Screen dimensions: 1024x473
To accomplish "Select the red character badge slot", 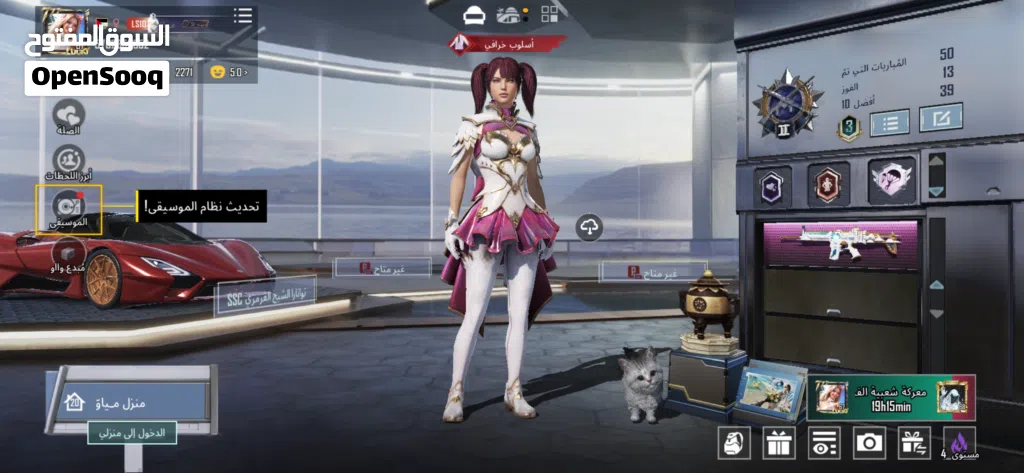I will pos(828,184).
